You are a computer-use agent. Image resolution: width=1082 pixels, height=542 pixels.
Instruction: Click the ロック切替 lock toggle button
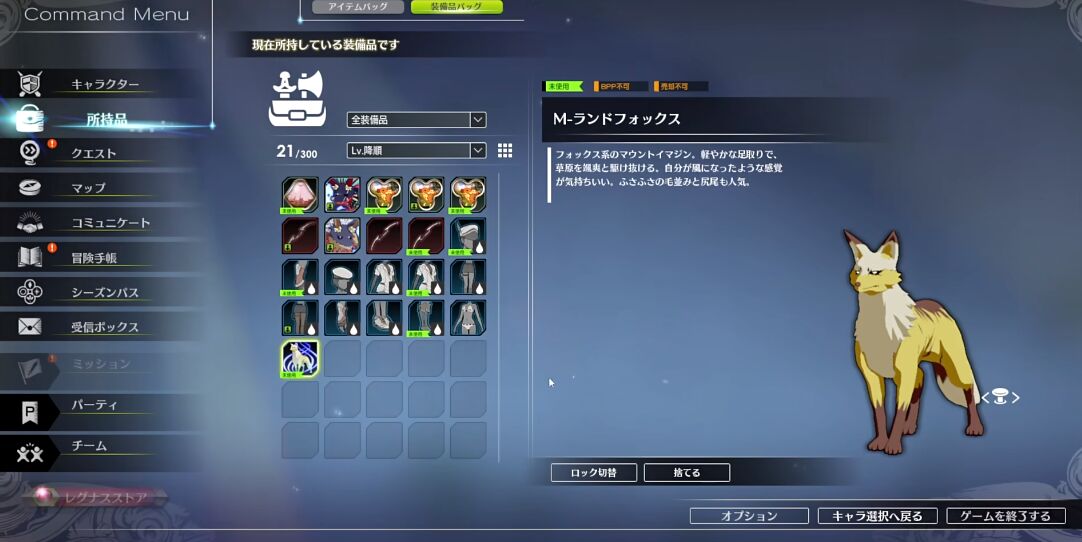pyautogui.click(x=593, y=473)
